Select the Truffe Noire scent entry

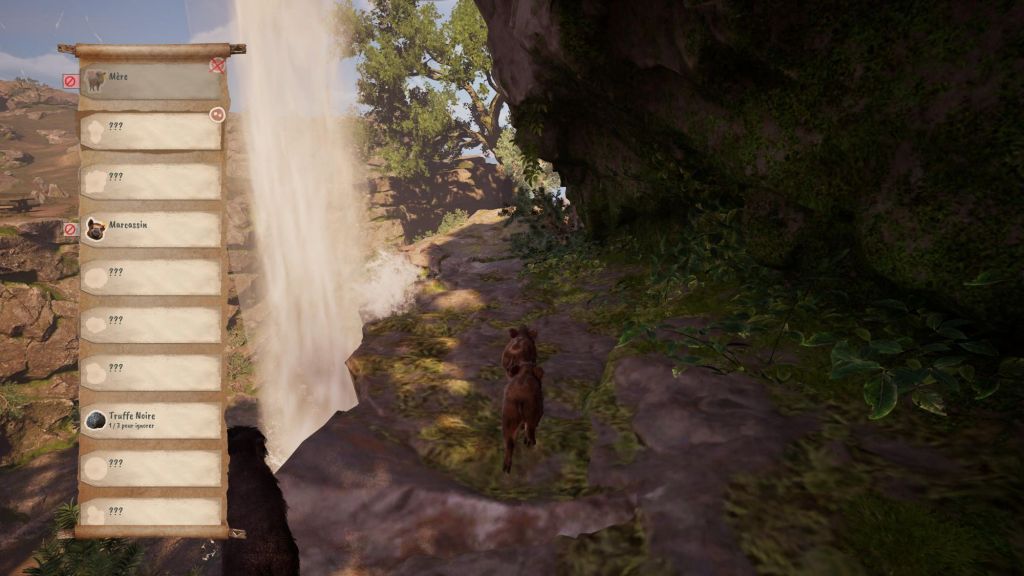click(150, 421)
